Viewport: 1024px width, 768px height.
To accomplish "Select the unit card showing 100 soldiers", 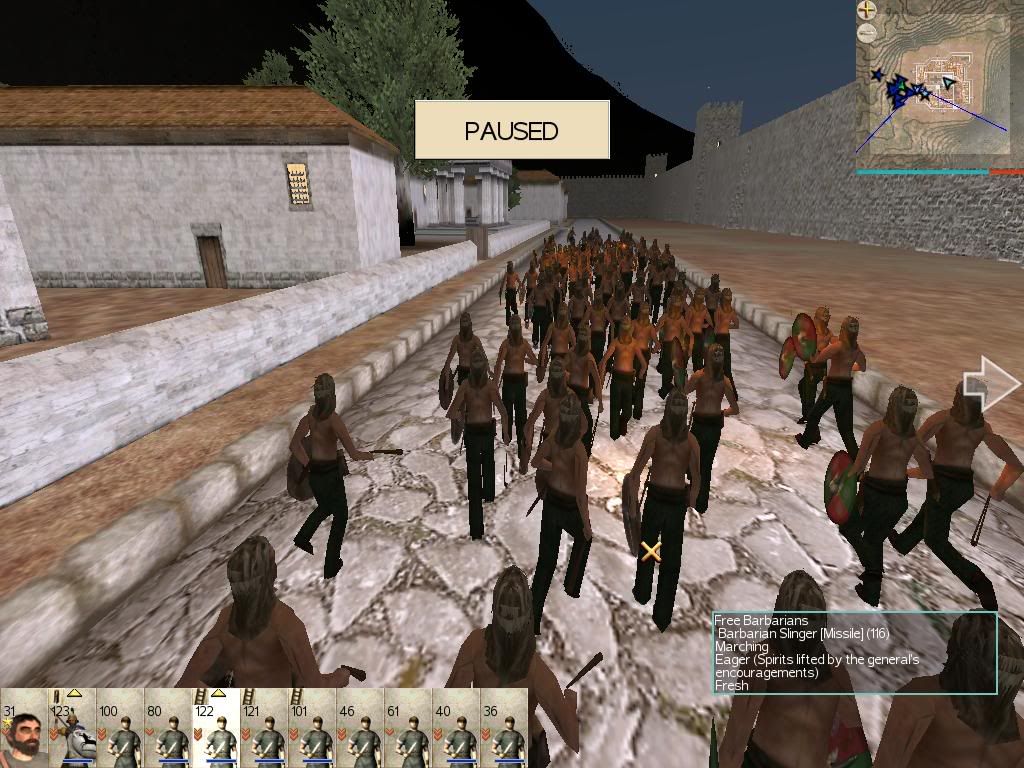I will point(120,728).
